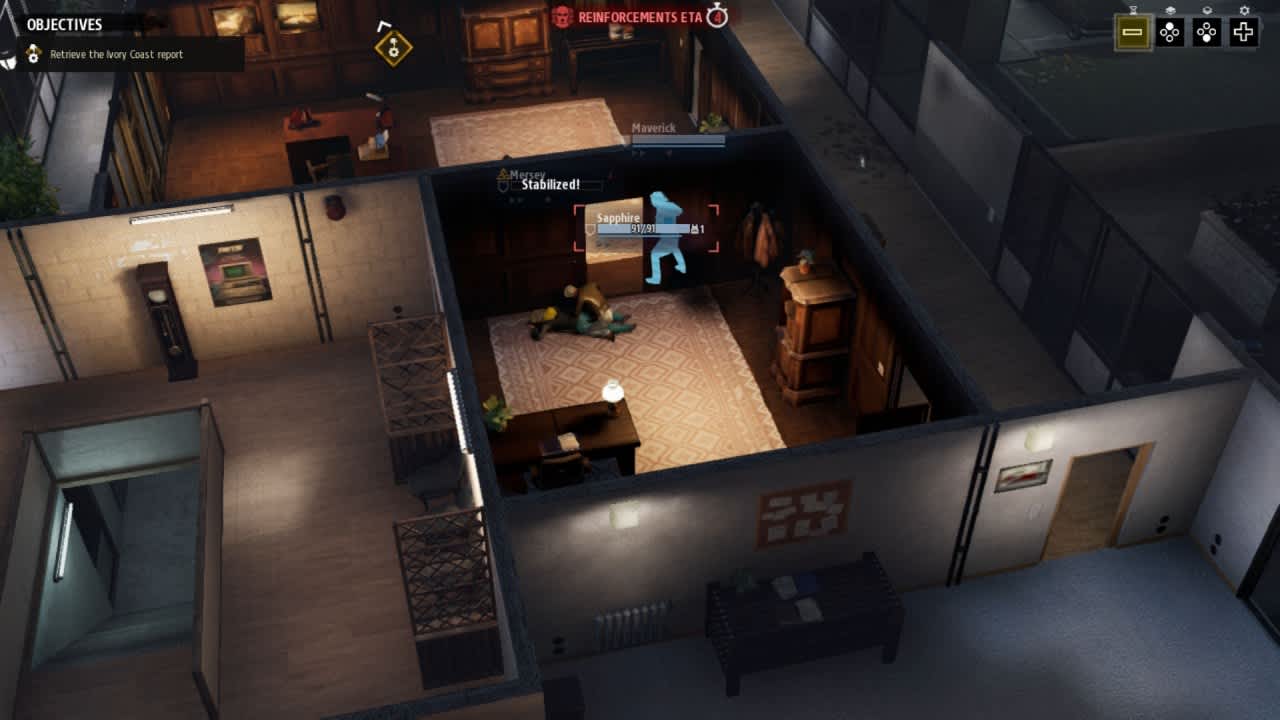Click the ammo count icon next to Sapphire

[697, 229]
